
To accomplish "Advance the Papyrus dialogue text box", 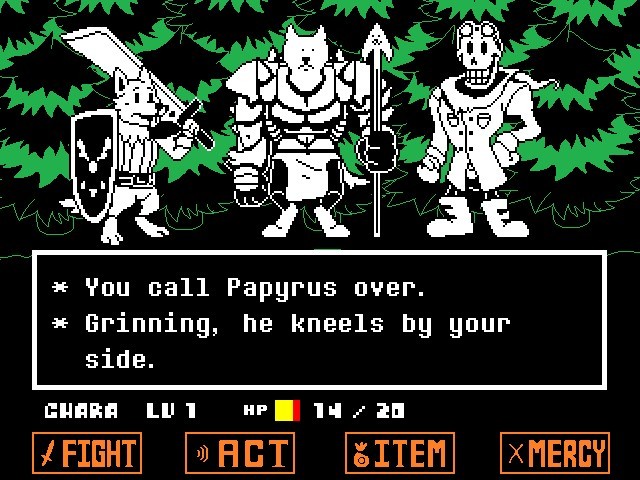I will click(320, 320).
